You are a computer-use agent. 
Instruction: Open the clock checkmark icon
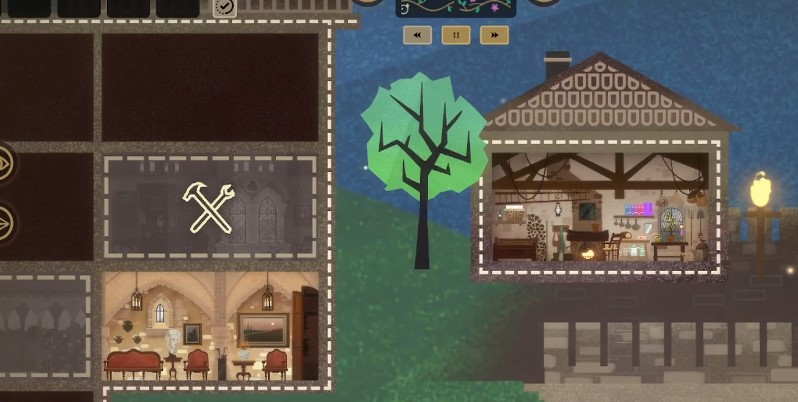[225, 7]
